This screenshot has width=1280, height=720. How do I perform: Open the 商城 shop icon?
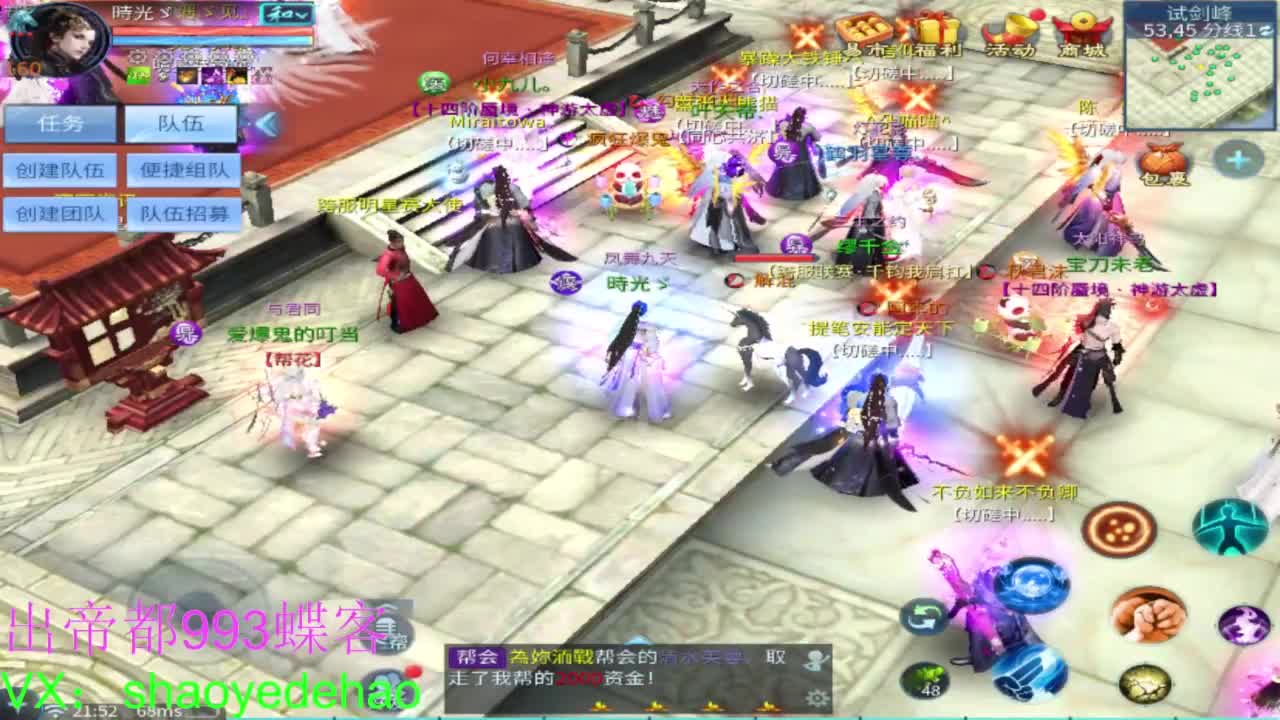pos(1080,30)
